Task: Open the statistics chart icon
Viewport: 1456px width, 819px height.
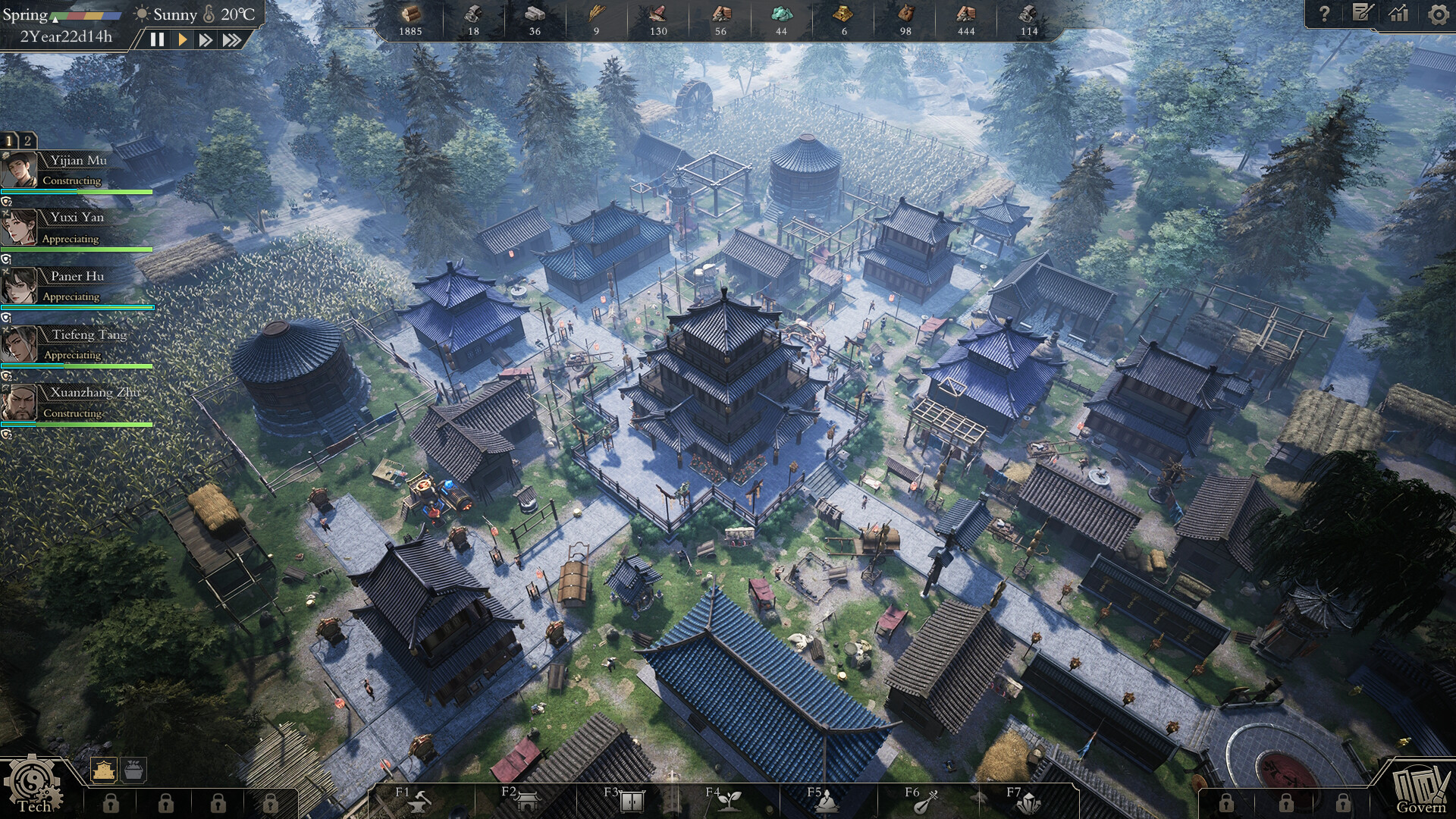Action: (1398, 12)
